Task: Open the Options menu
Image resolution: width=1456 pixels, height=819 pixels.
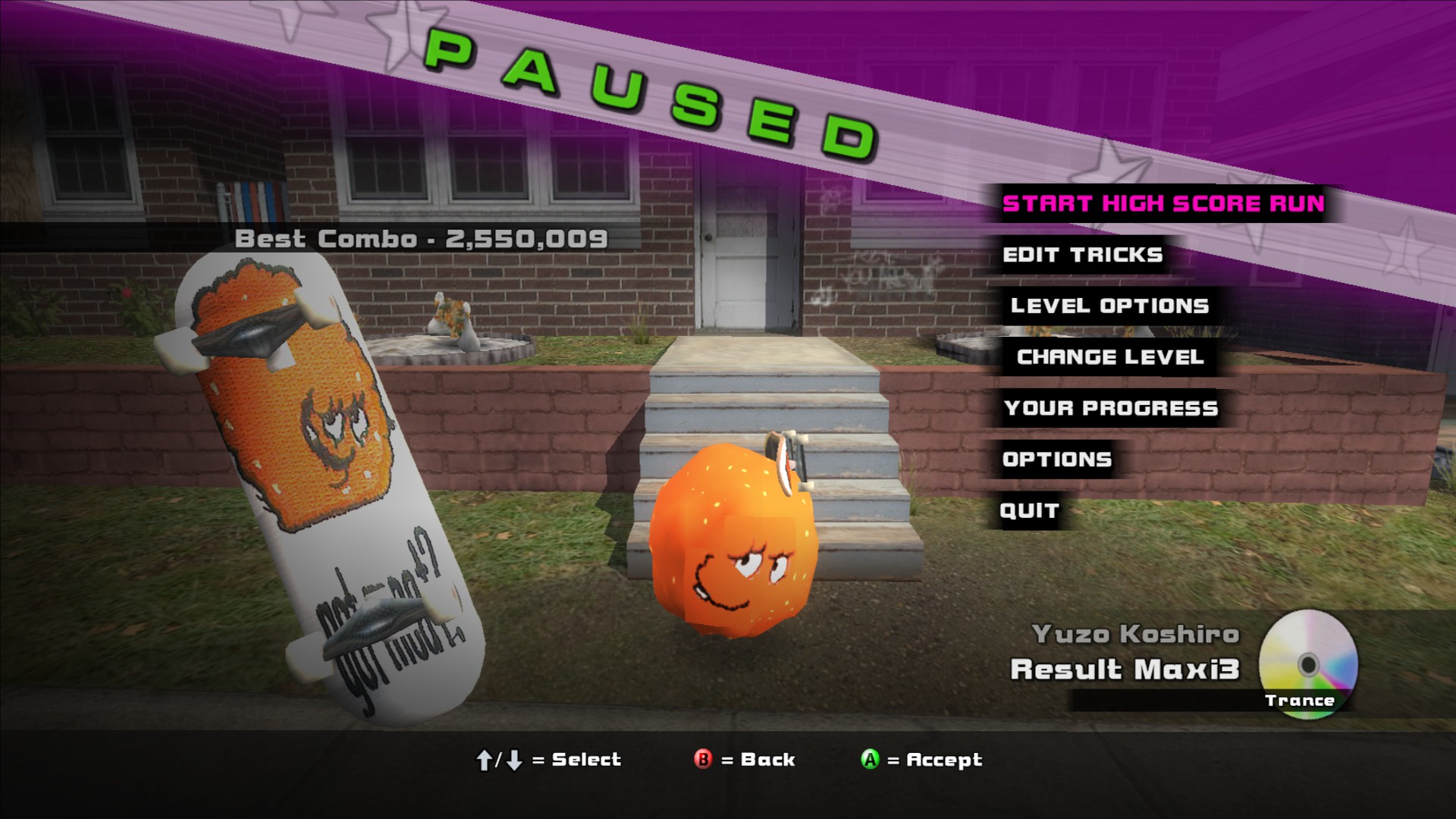Action: pos(1056,460)
